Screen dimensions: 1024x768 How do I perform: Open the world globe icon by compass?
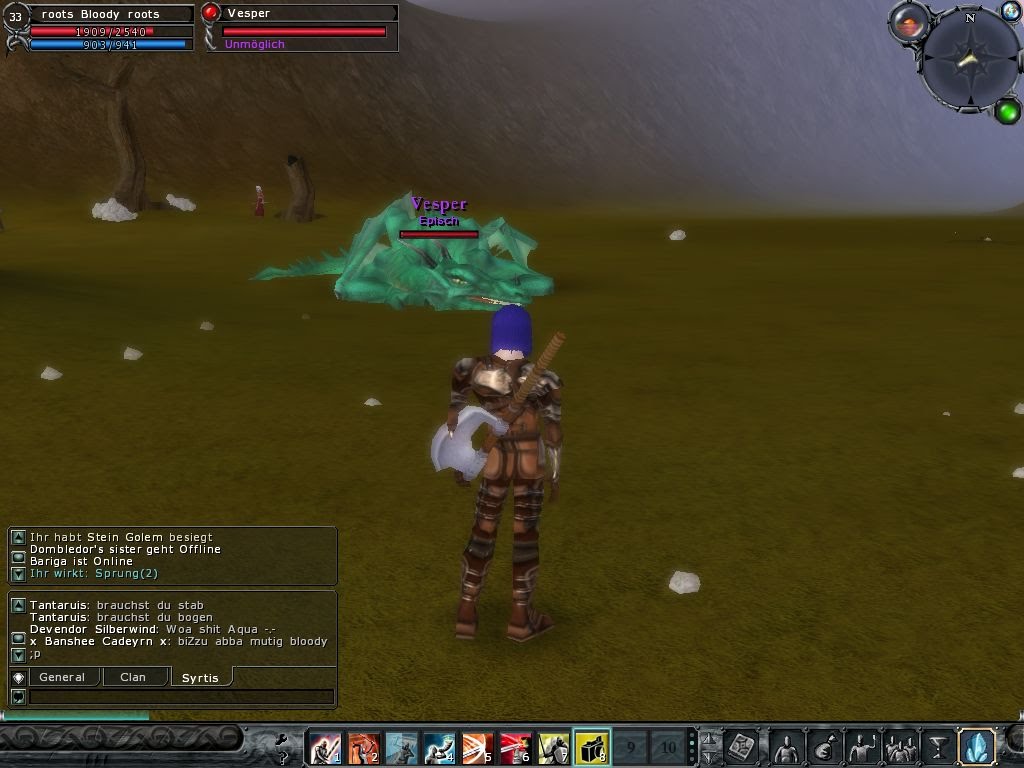pos(1010,12)
